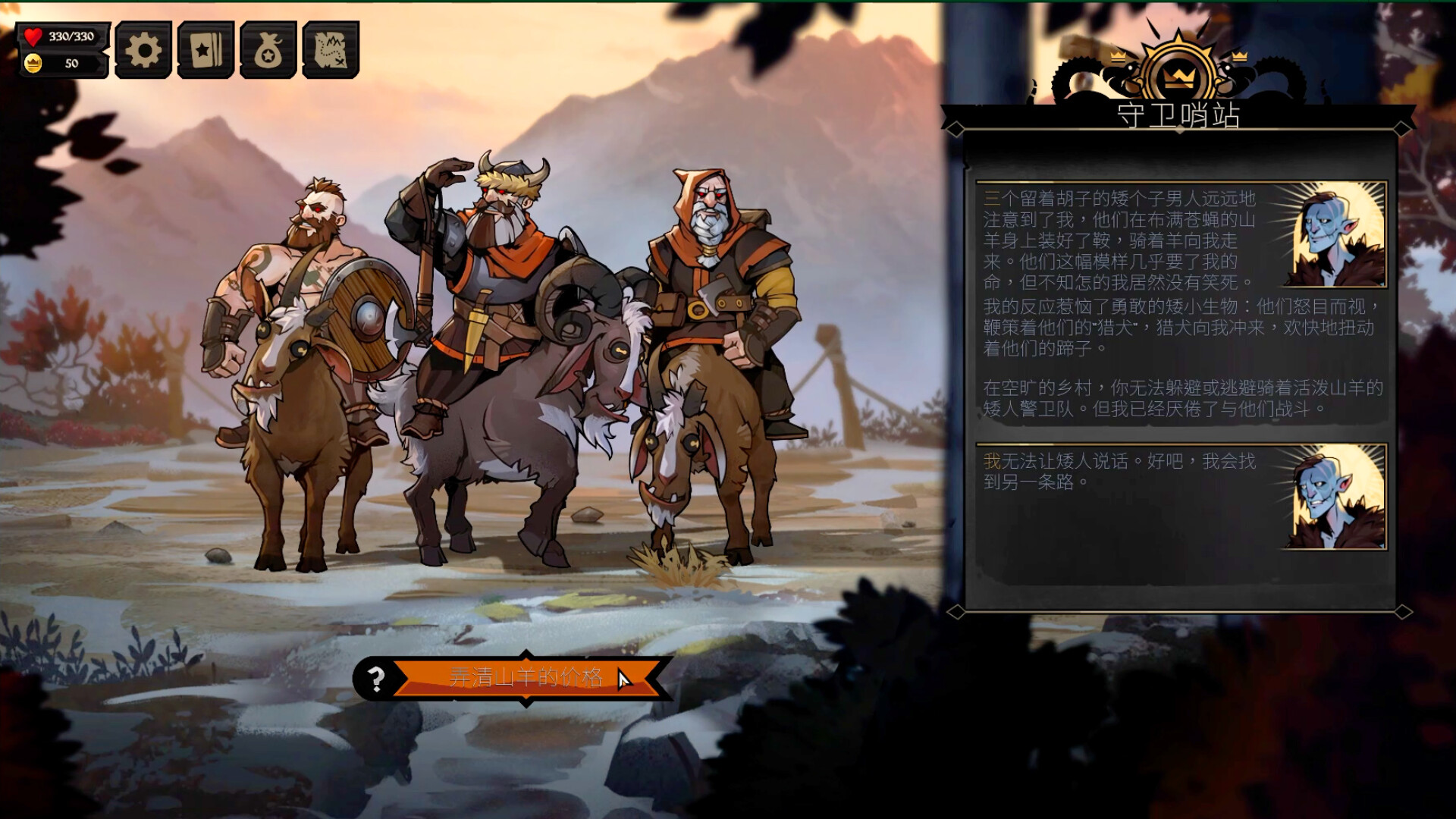The width and height of the screenshot is (1456, 819).
Task: Click the gold crown coin icon
Action: point(32,64)
